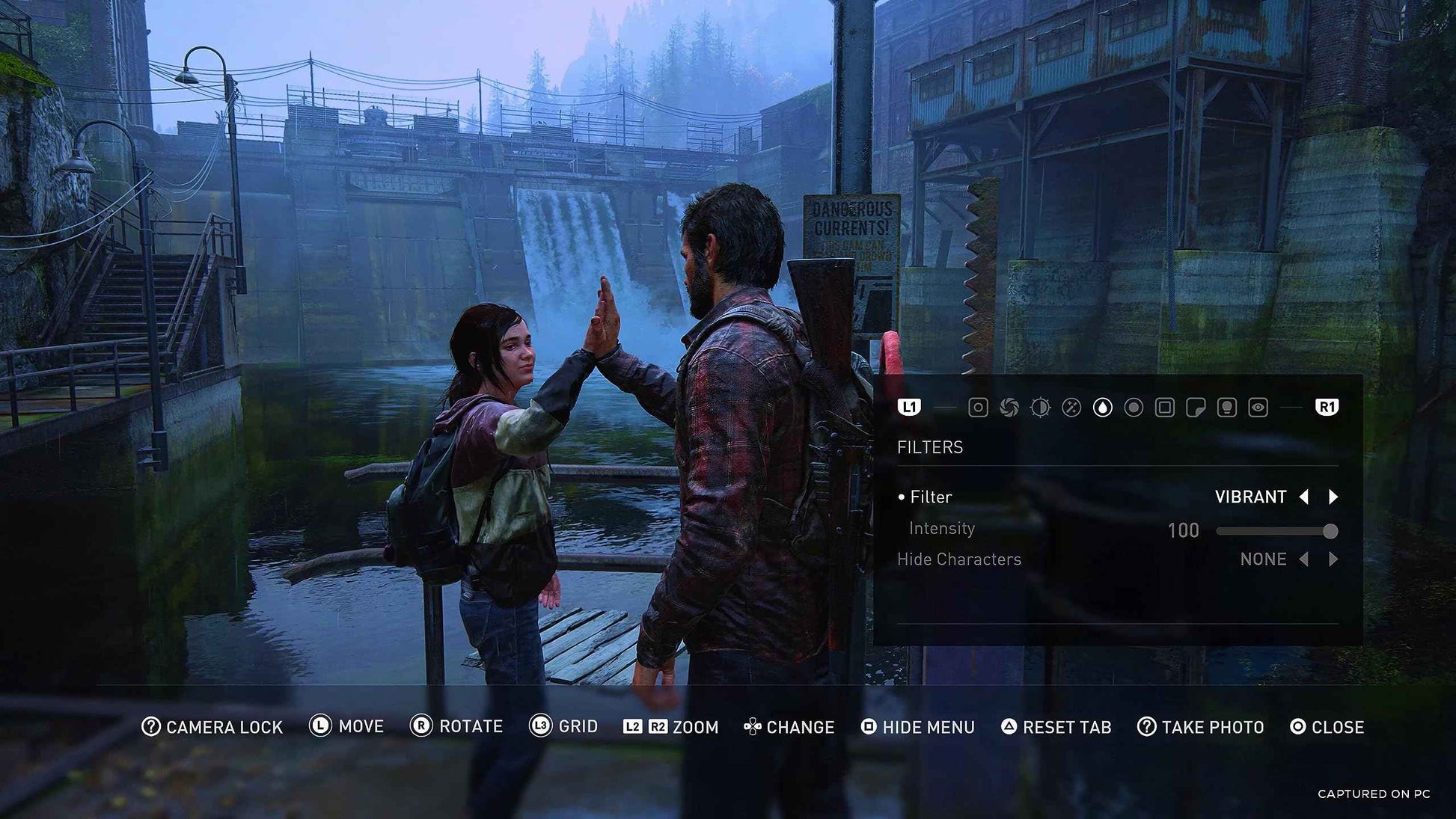Toggle grid overlay with the Grid control
This screenshot has width=1456, height=819.
click(563, 726)
